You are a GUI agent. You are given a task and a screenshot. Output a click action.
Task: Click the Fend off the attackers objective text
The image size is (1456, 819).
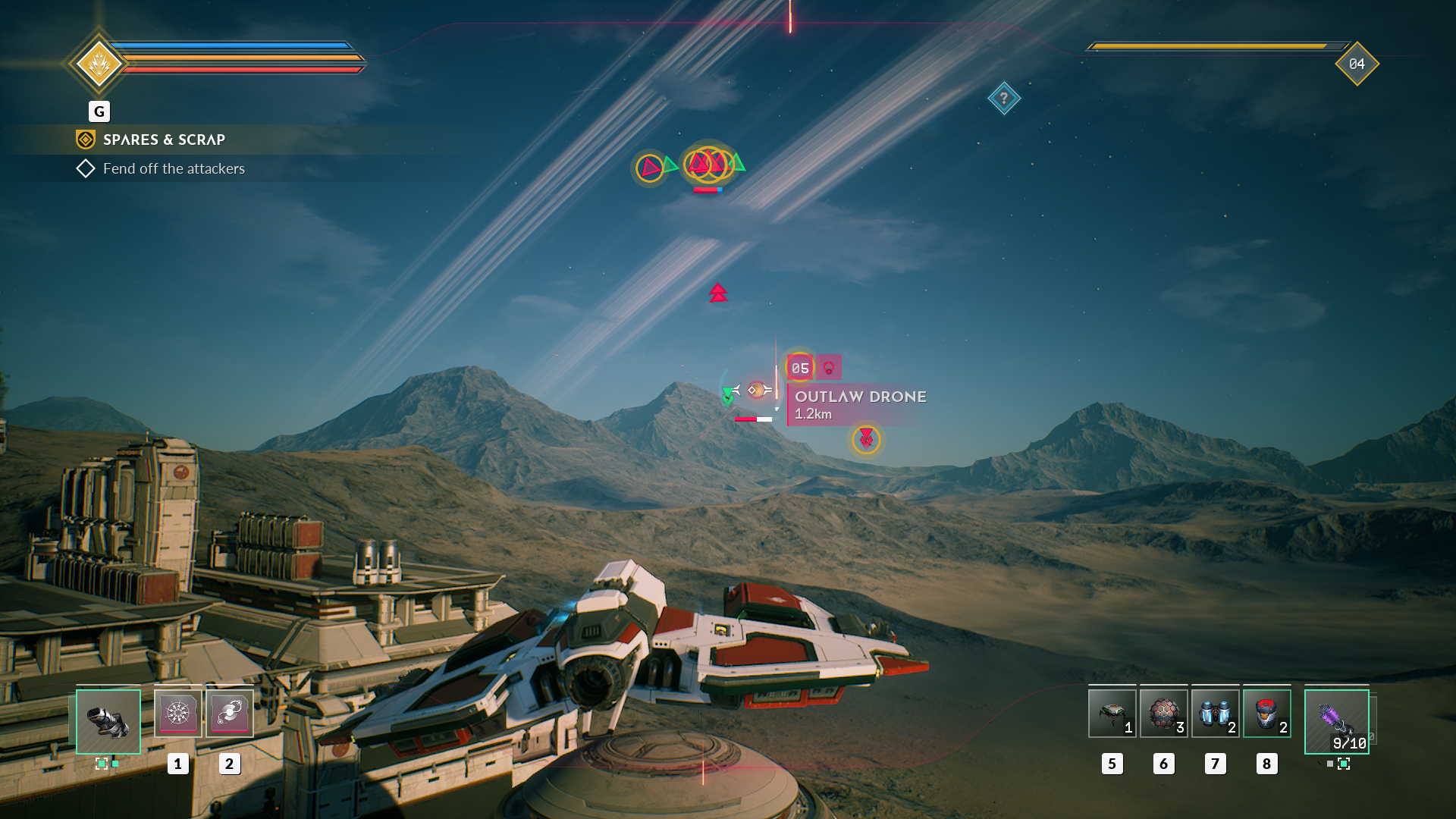point(174,168)
